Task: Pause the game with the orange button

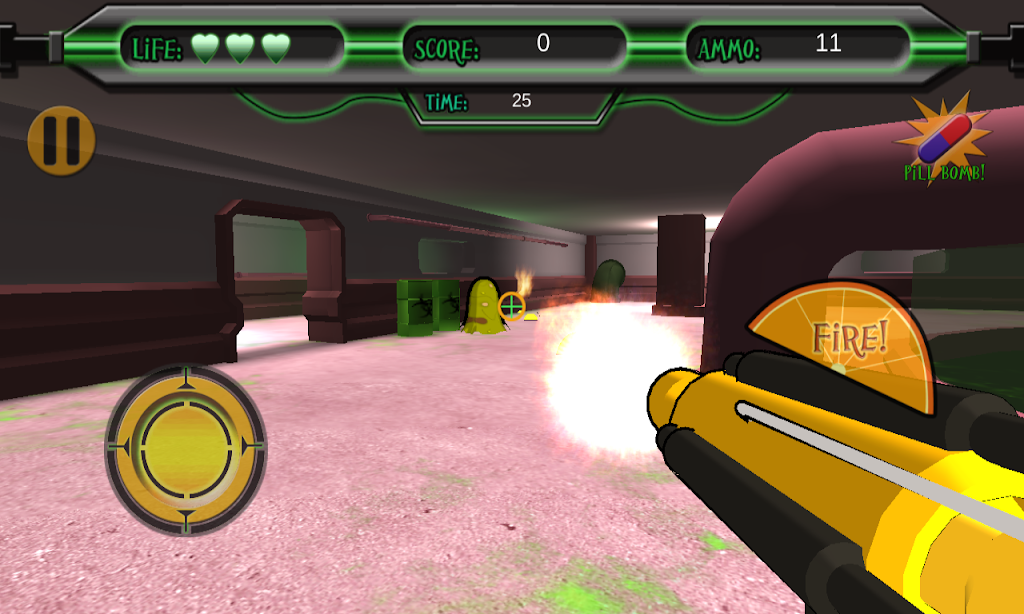Action: [61, 141]
